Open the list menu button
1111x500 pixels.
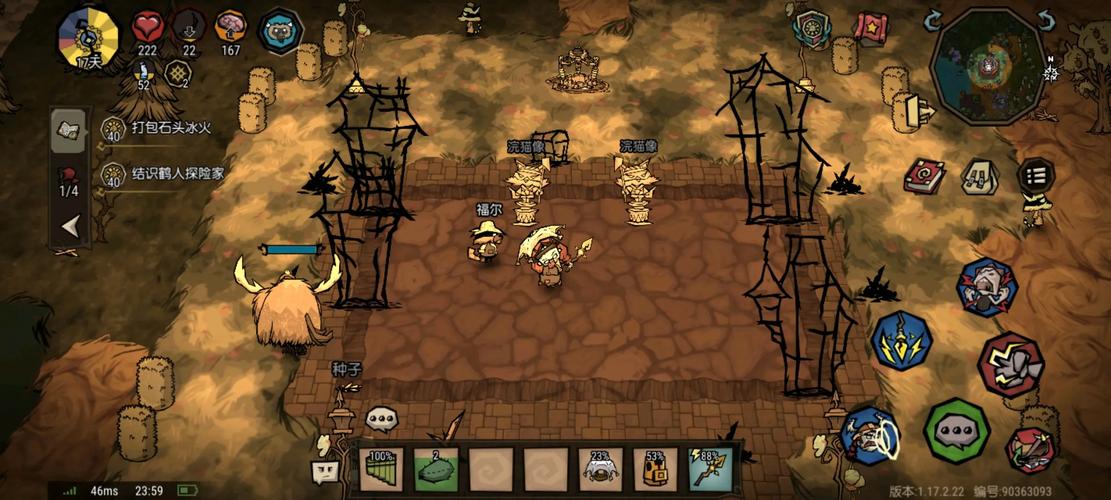click(x=1036, y=177)
